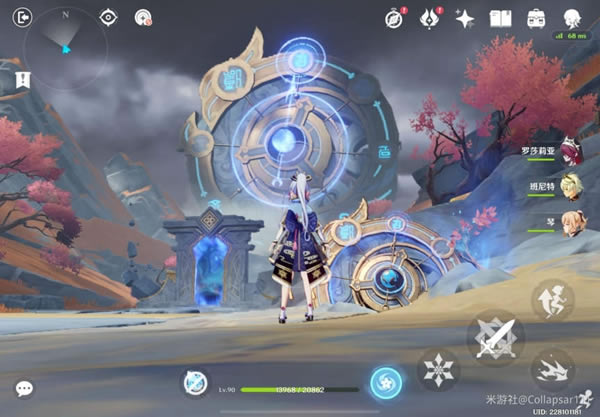Open the Paimon menu icon

click(572, 17)
